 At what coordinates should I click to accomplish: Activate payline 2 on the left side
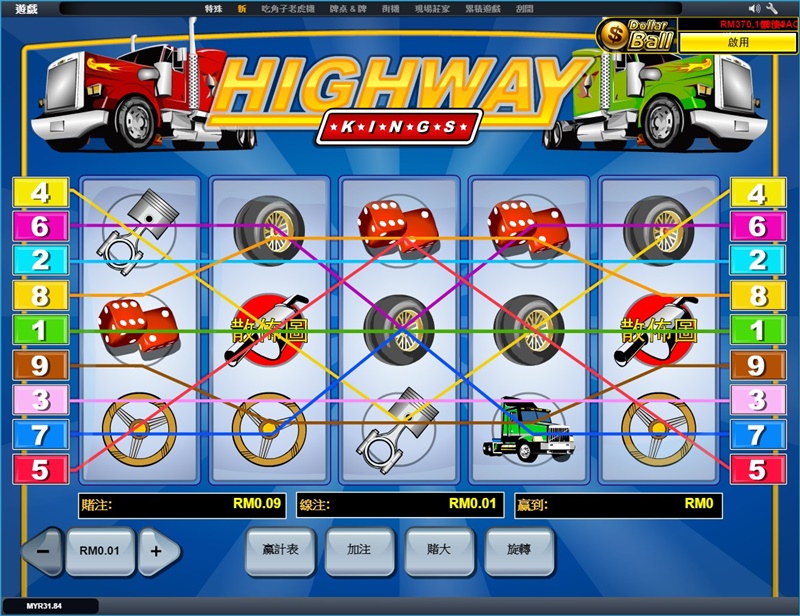(x=39, y=260)
